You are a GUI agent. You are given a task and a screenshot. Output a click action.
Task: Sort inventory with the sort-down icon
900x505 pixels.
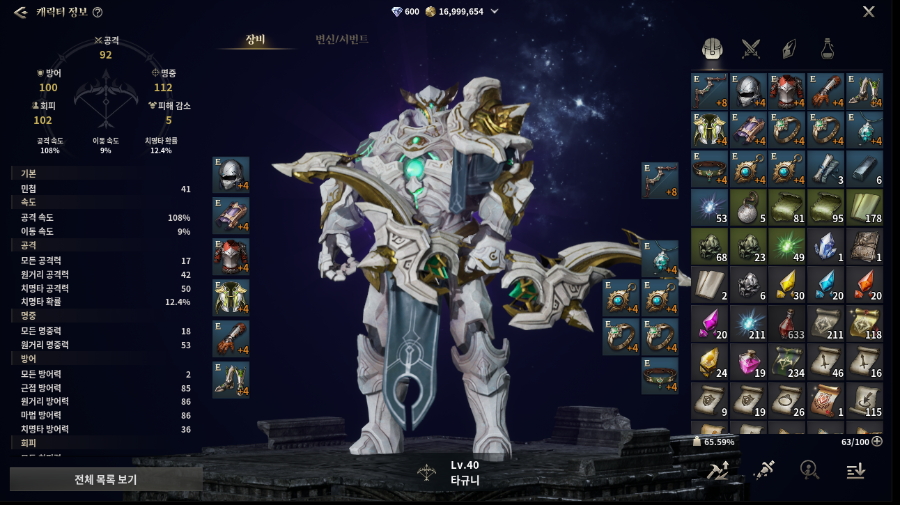coord(855,469)
